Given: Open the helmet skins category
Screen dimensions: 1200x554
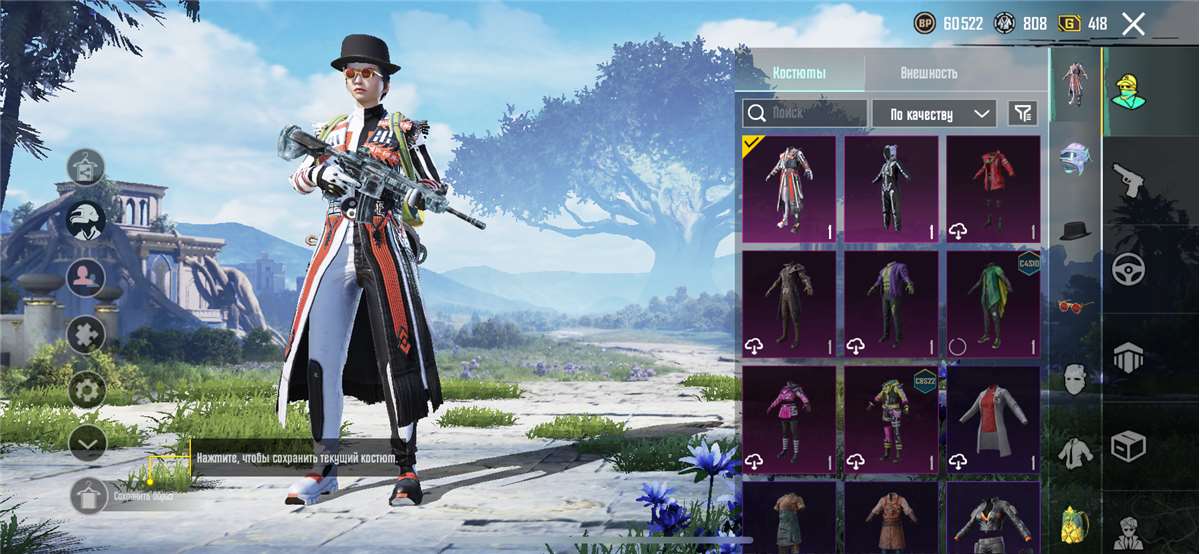Looking at the screenshot, I should click(1075, 157).
